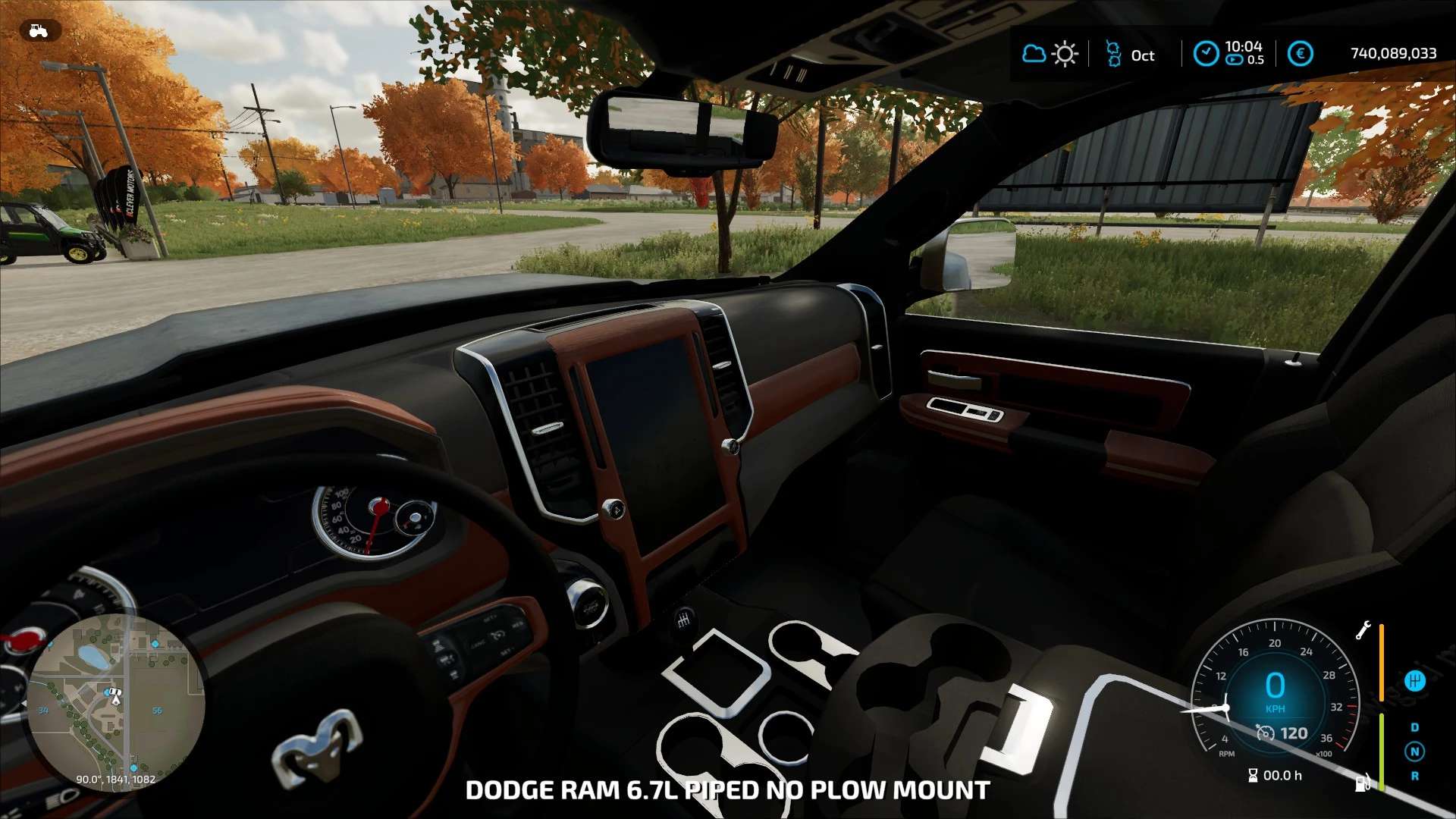
Task: Click the euro money icon
Action: [x=1300, y=54]
